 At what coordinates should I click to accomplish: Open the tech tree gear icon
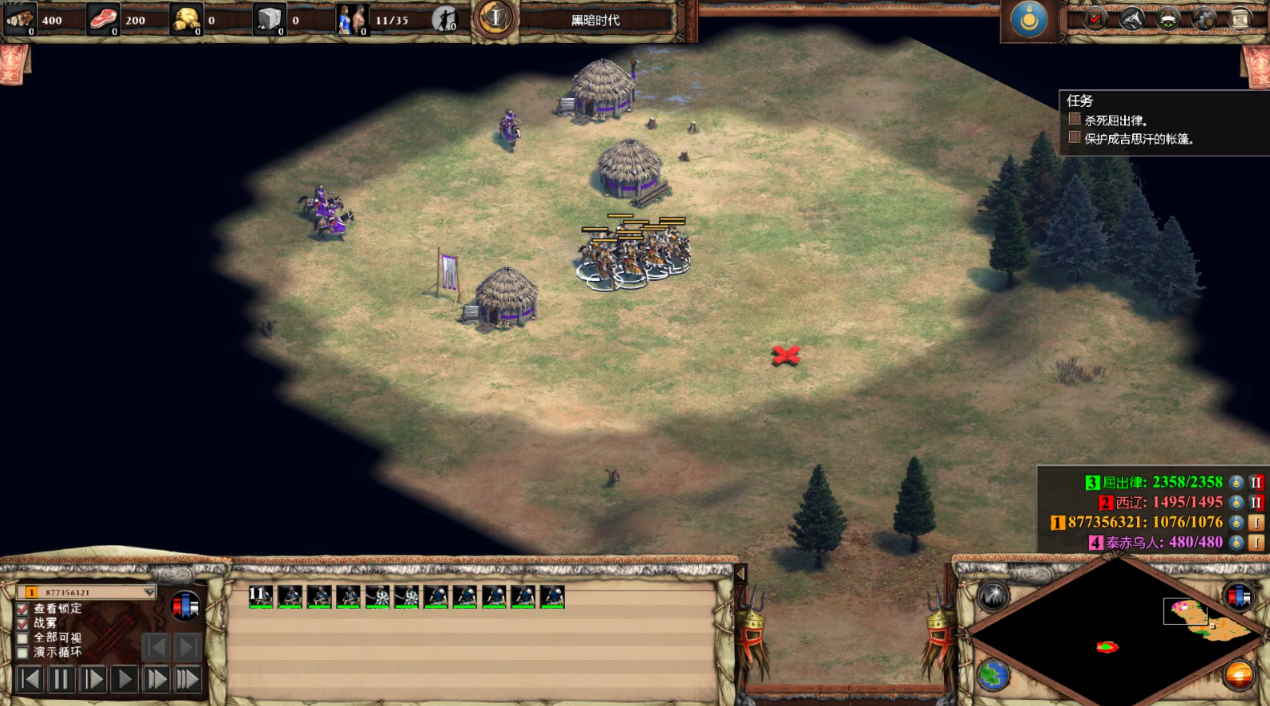pyautogui.click(x=1206, y=18)
